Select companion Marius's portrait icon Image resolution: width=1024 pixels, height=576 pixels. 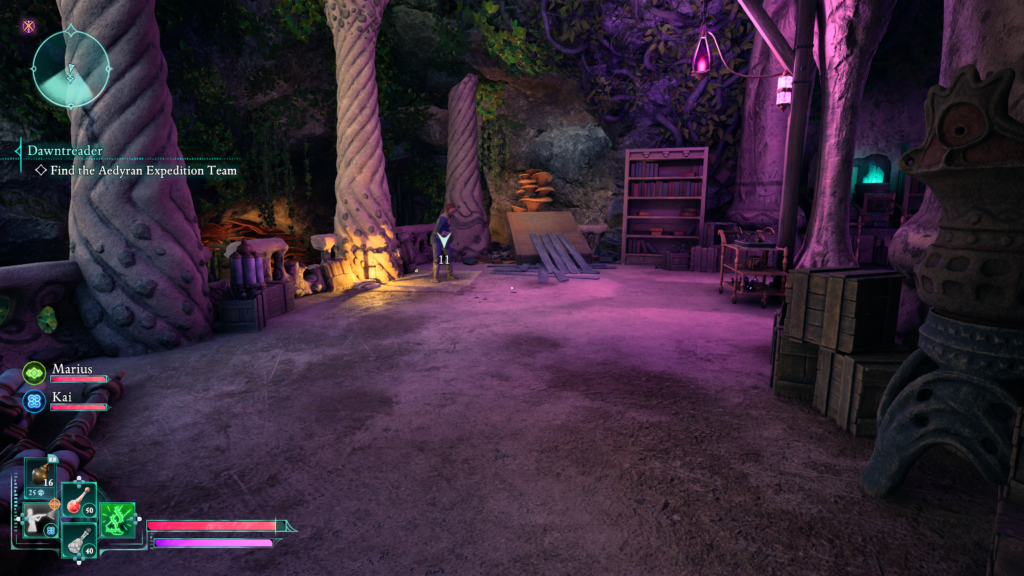click(x=34, y=373)
